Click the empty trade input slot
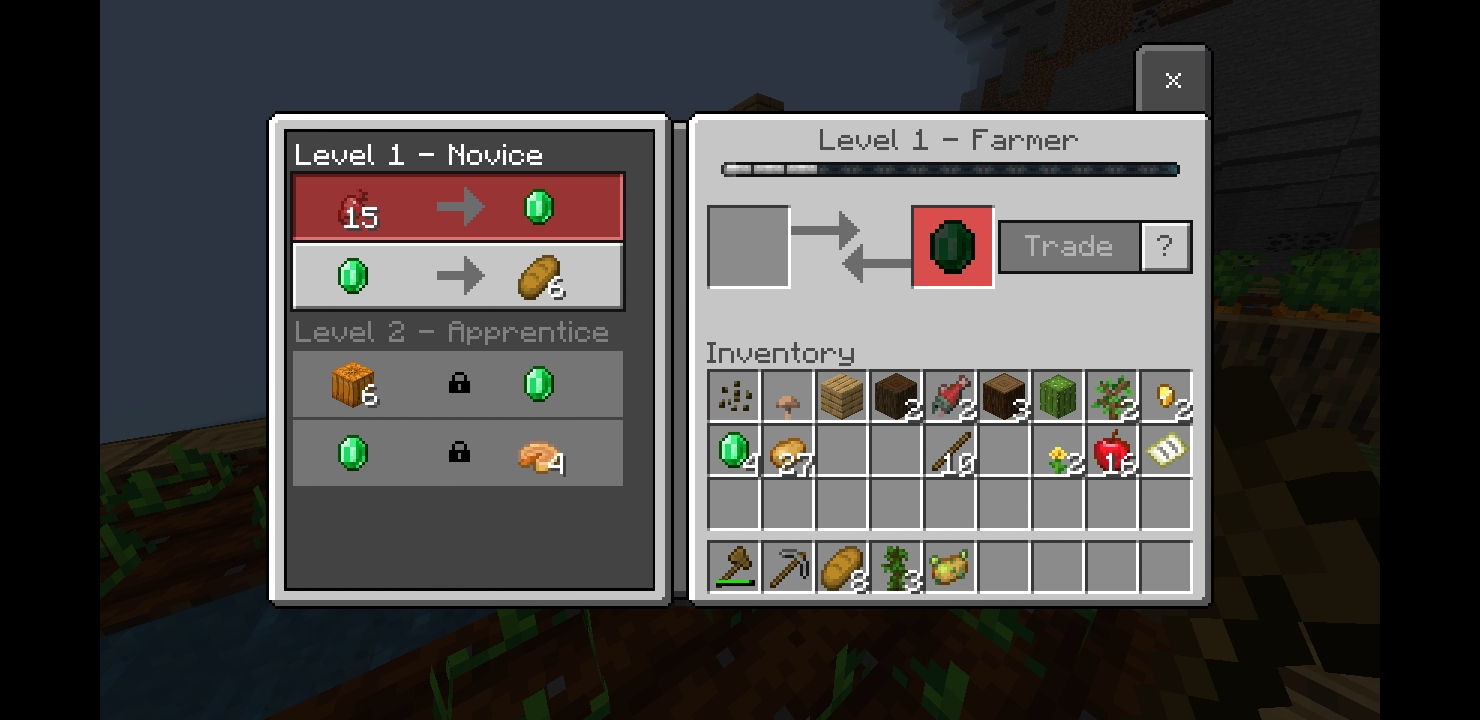 (x=749, y=246)
